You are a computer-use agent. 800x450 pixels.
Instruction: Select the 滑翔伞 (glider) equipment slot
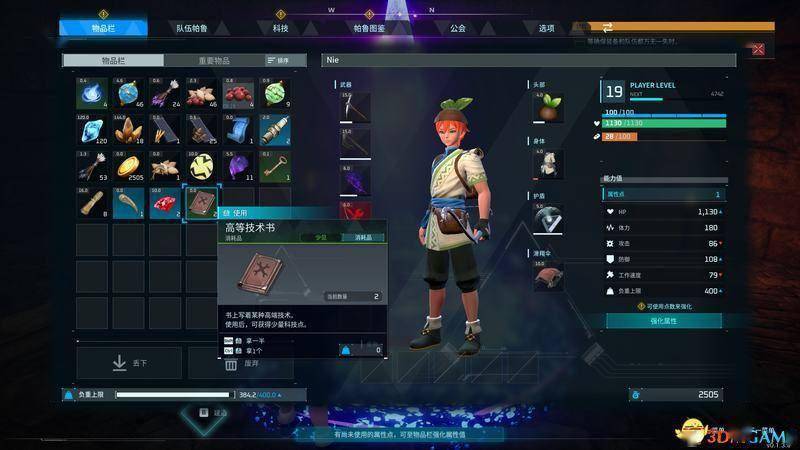[546, 274]
